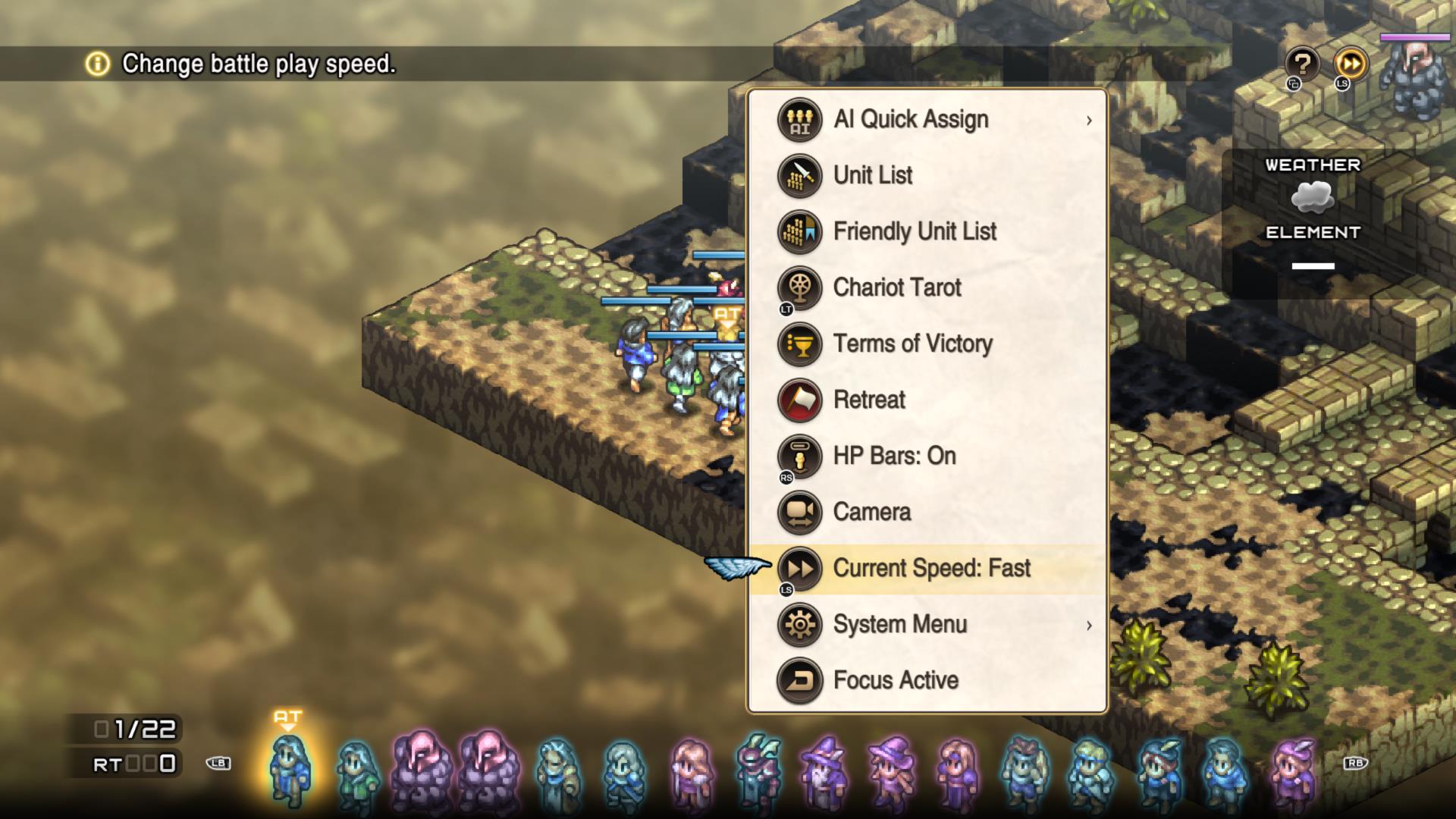Click the Terms of Victory trophy icon
Screen dimensions: 1456x819
799,344
